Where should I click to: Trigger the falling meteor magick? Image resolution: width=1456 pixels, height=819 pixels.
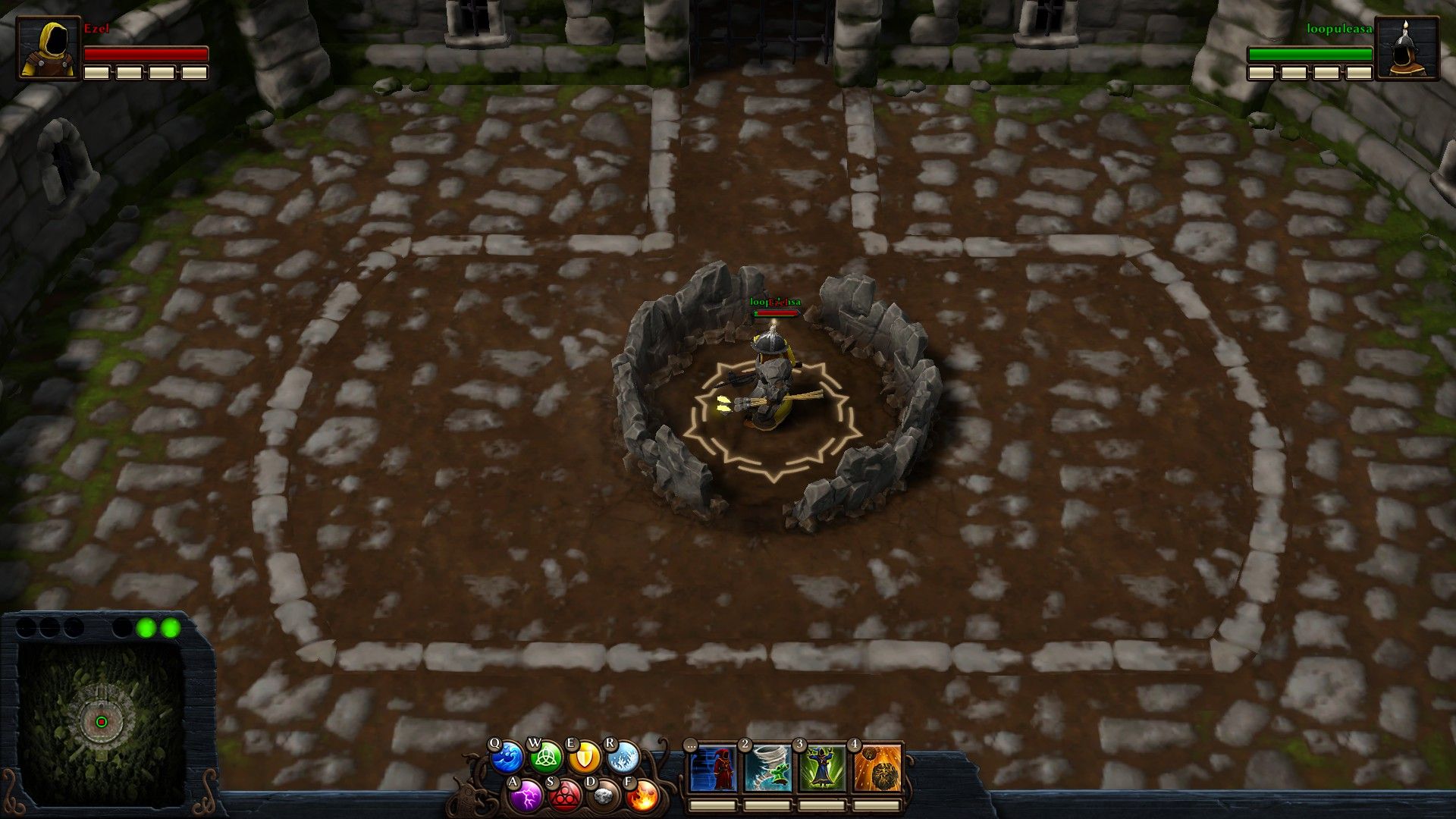878,768
